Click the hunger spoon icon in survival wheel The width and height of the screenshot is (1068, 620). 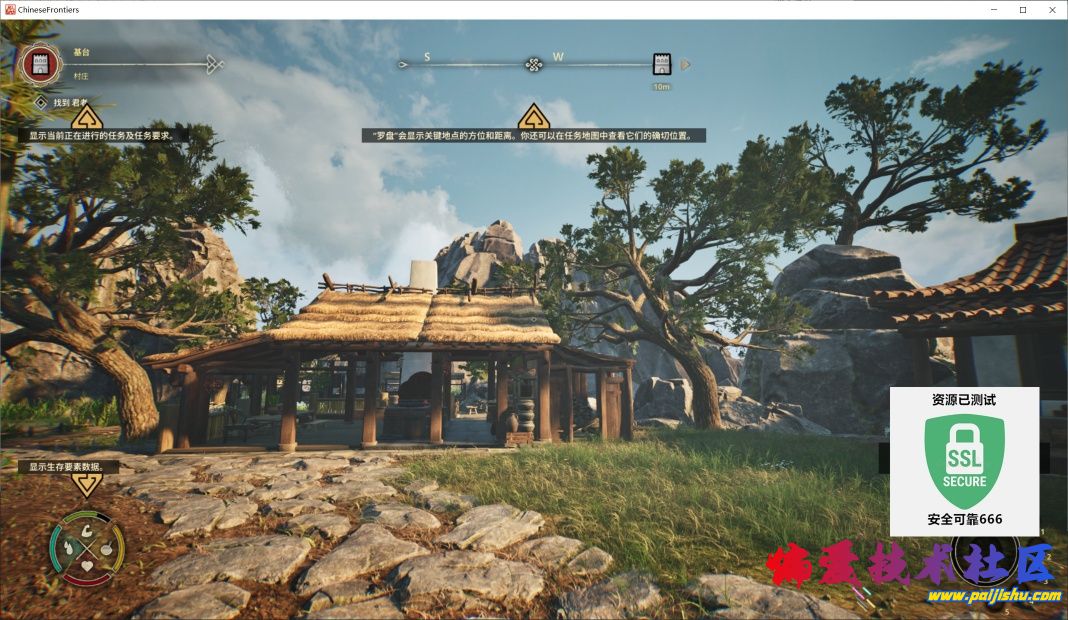(105, 548)
